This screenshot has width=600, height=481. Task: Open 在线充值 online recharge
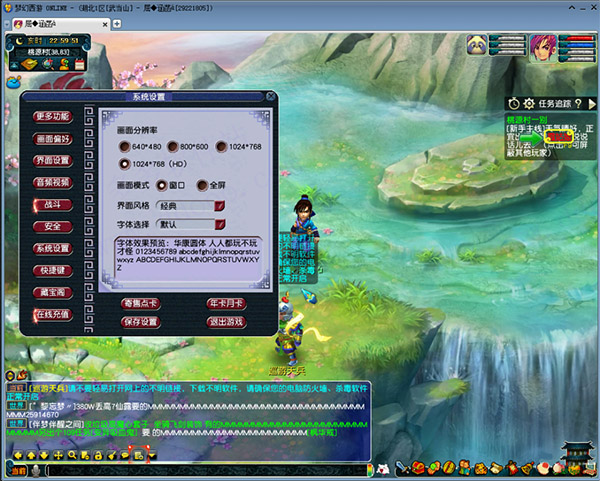click(x=52, y=314)
